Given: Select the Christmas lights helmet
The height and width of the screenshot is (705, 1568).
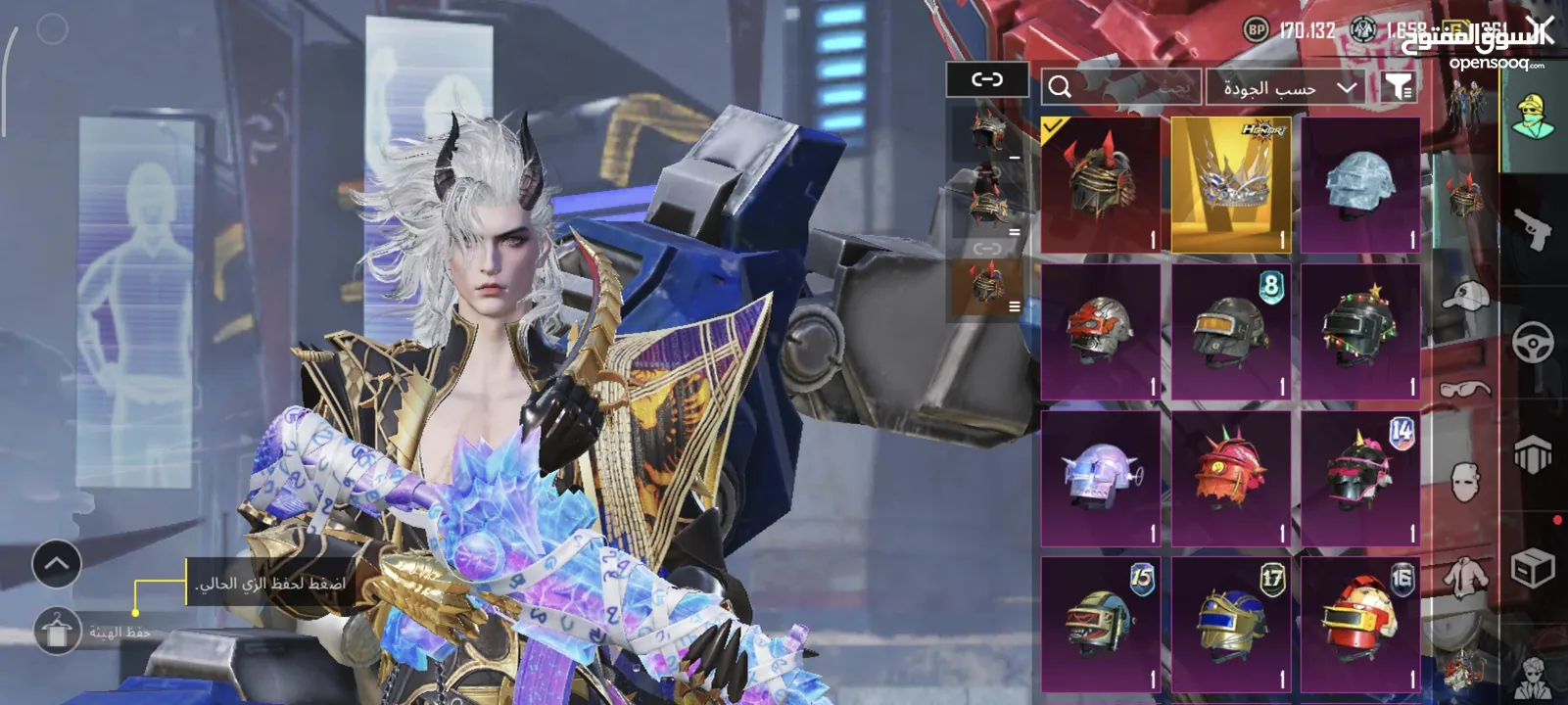Looking at the screenshot, I should [x=1360, y=332].
